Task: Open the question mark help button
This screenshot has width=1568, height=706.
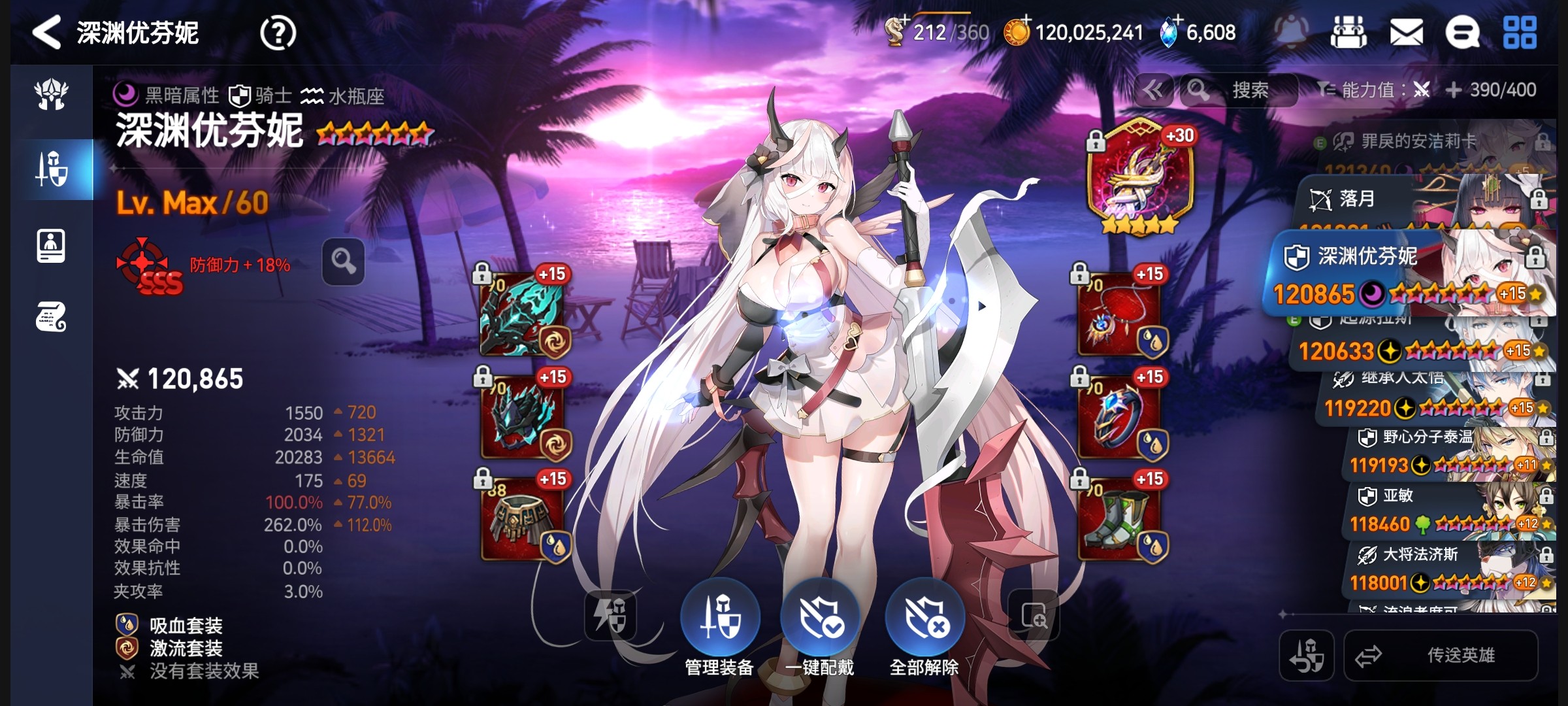Action: coord(278,33)
